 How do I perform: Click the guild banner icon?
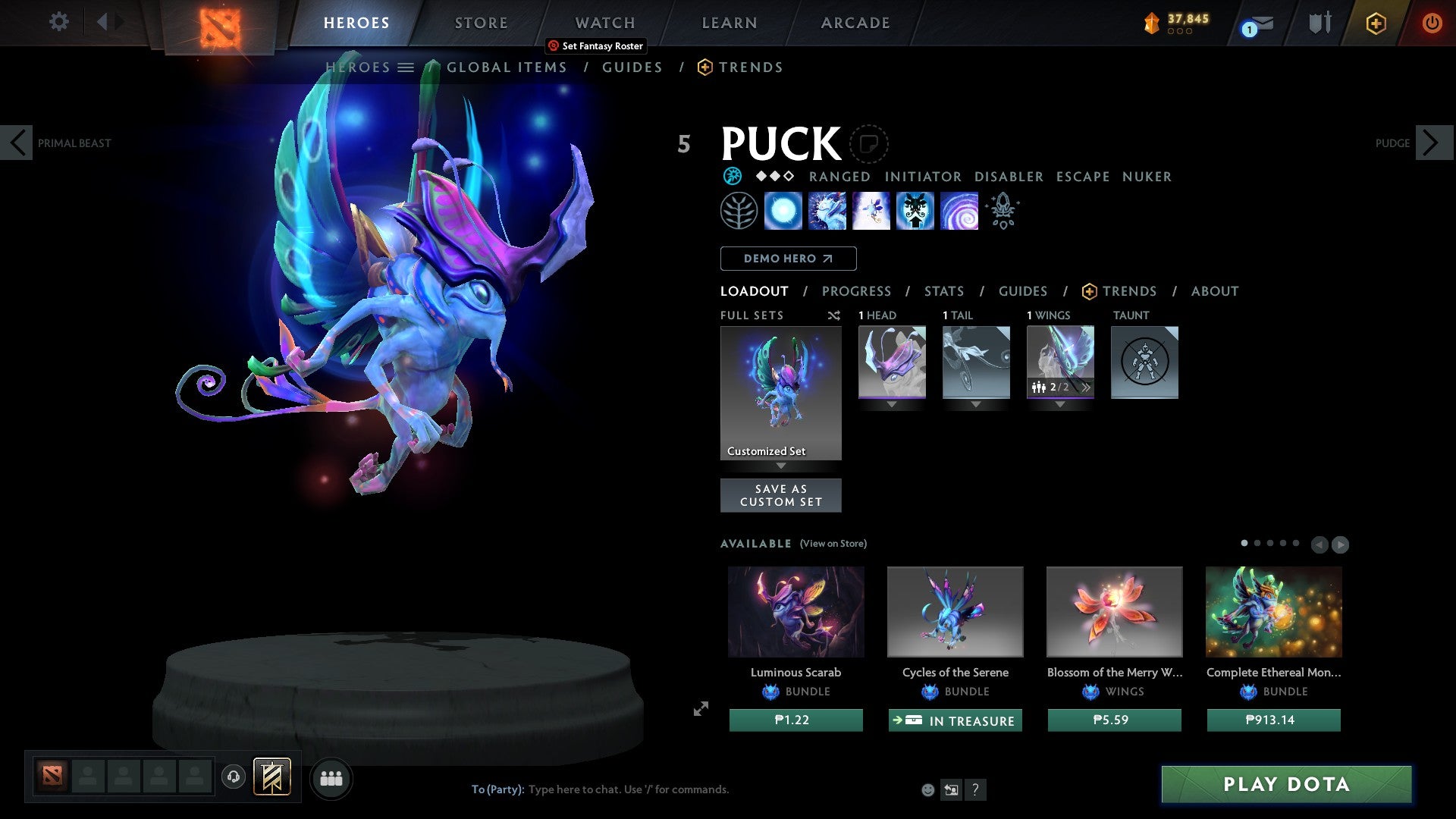tap(271, 777)
